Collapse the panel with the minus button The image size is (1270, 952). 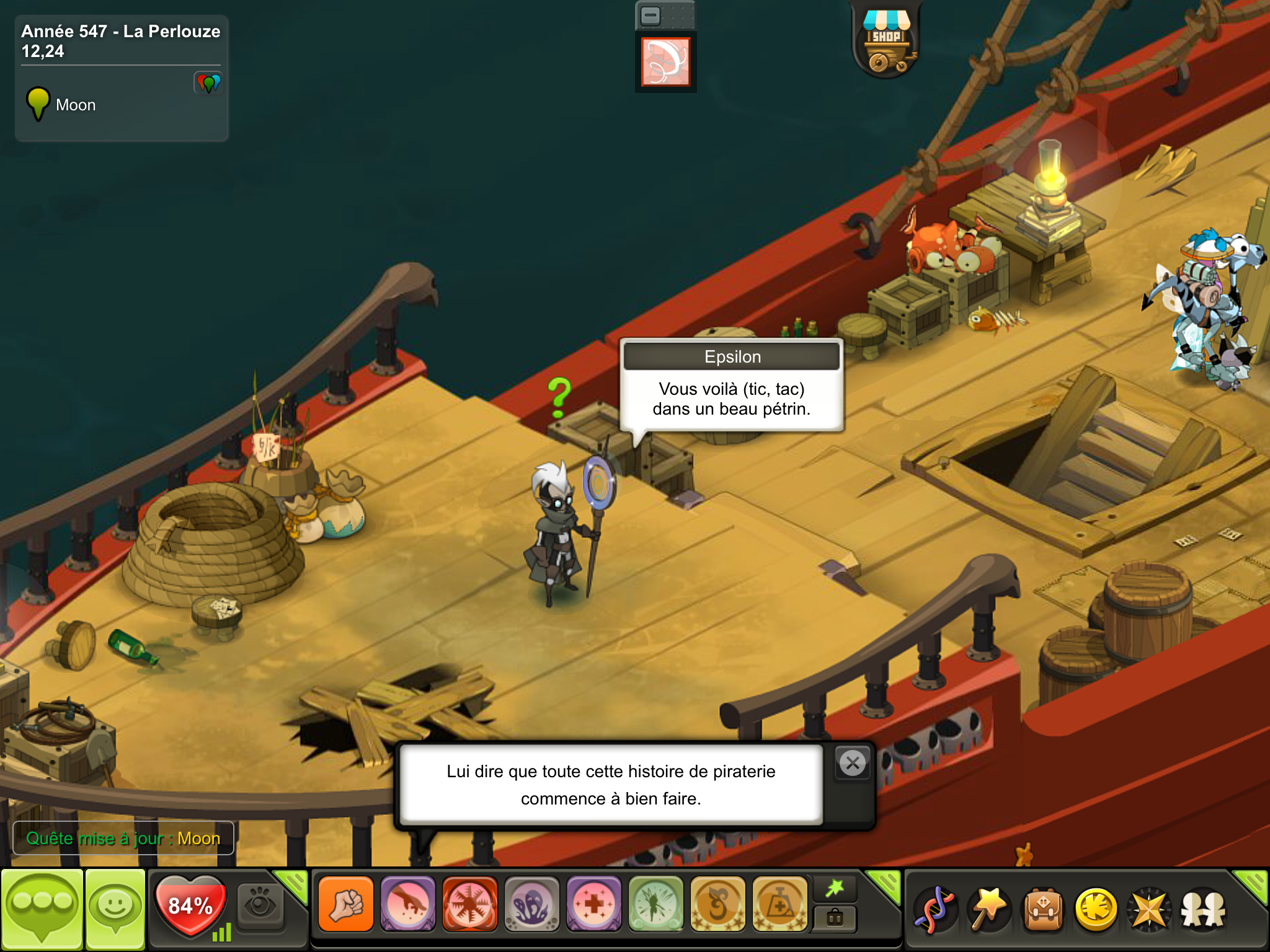pos(651,15)
